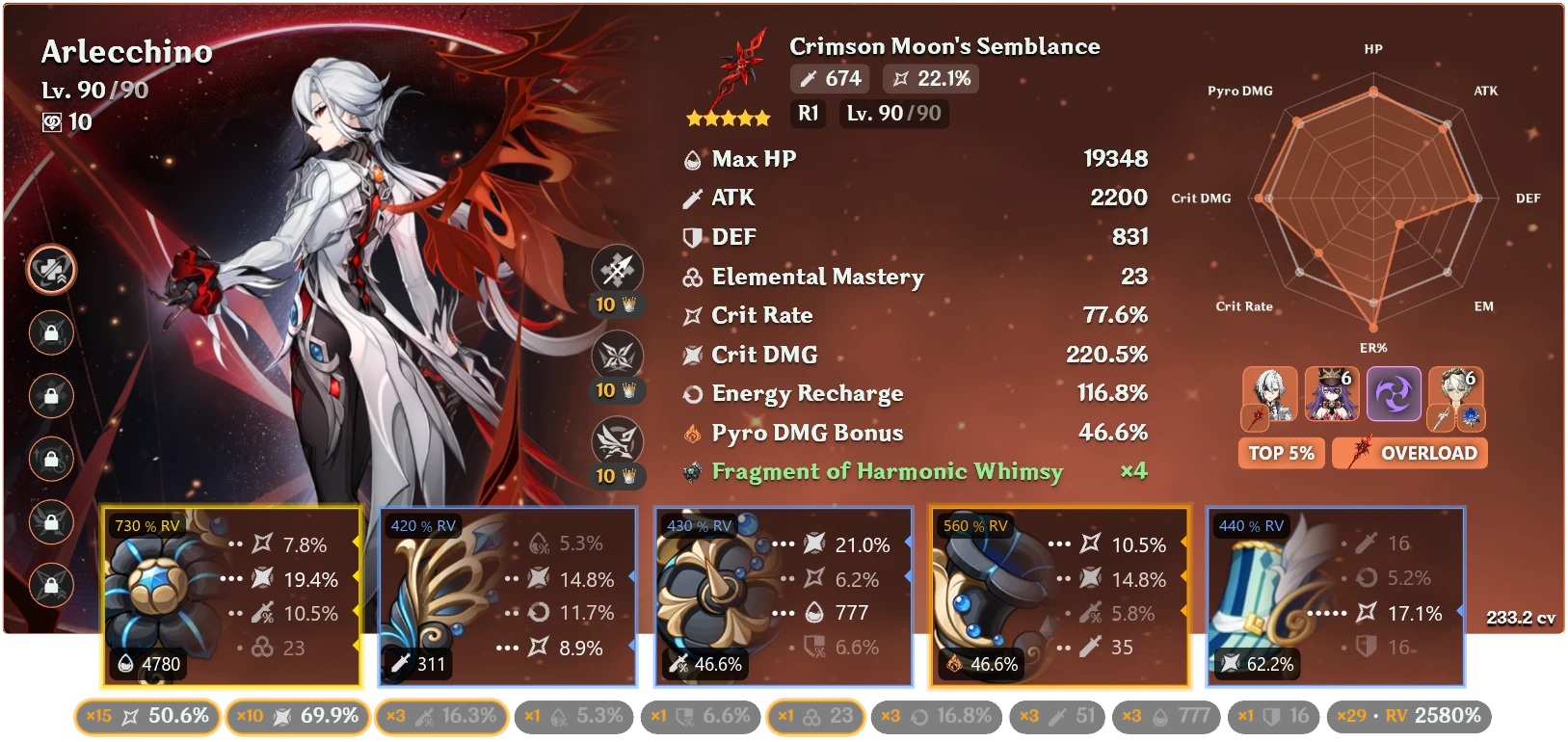Viewport: 1568px width, 742px height.
Task: Toggle the bottom locked constellation icon
Action: [x=52, y=584]
